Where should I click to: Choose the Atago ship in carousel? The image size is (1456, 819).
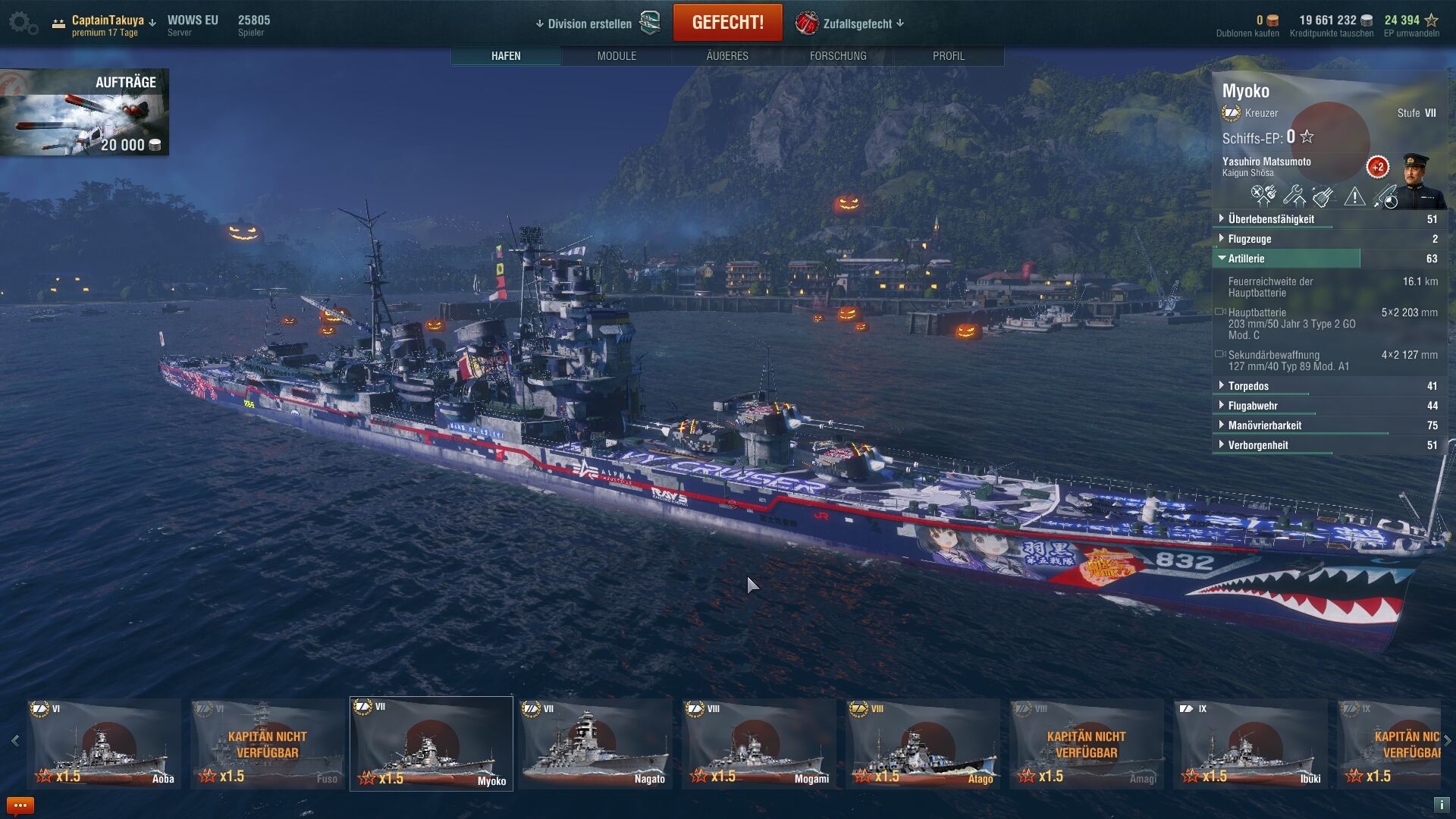tap(923, 744)
